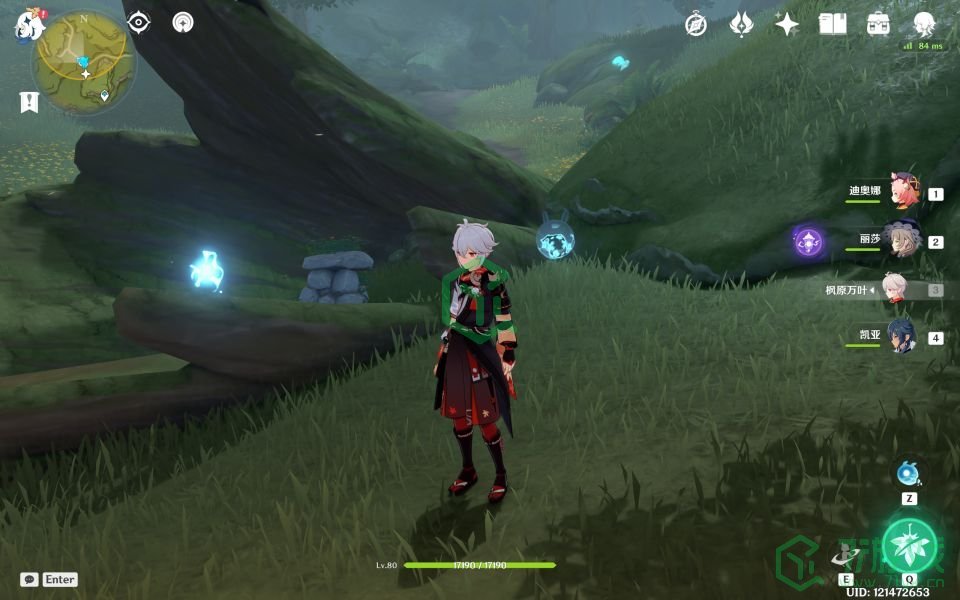Switch to party member 迪奥娜
The image size is (960, 600).
click(x=903, y=192)
